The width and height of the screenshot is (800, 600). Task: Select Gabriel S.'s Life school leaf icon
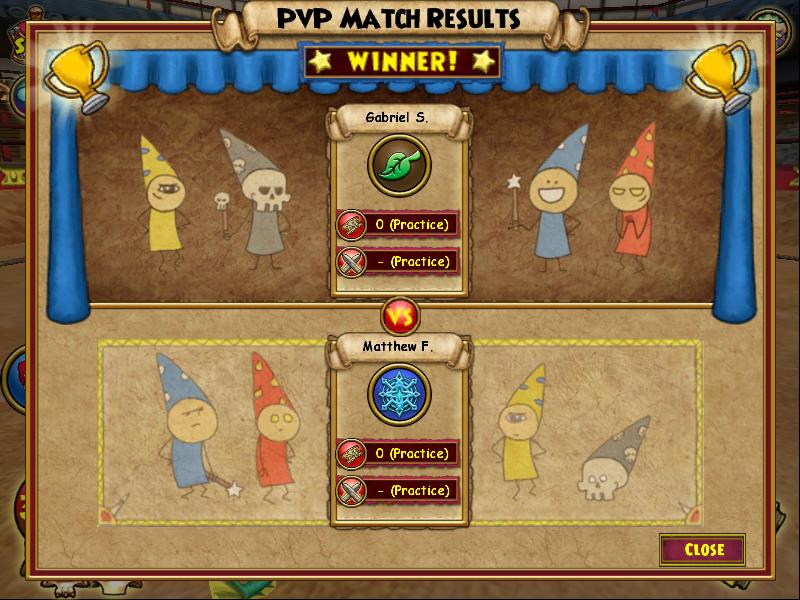click(x=399, y=165)
